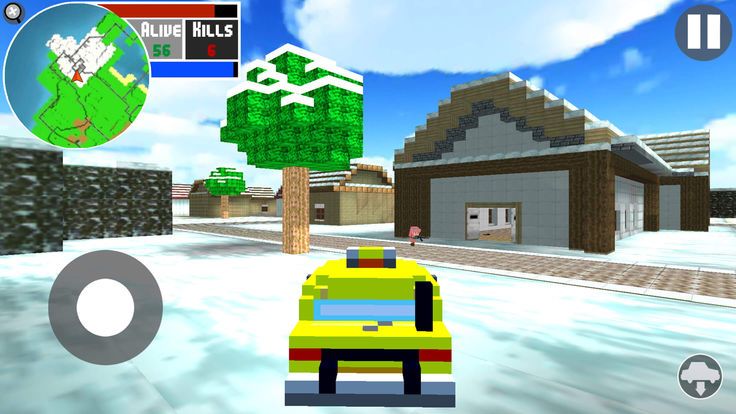
Task: Tap the magnifier icon on minimap
Action: point(13,12)
